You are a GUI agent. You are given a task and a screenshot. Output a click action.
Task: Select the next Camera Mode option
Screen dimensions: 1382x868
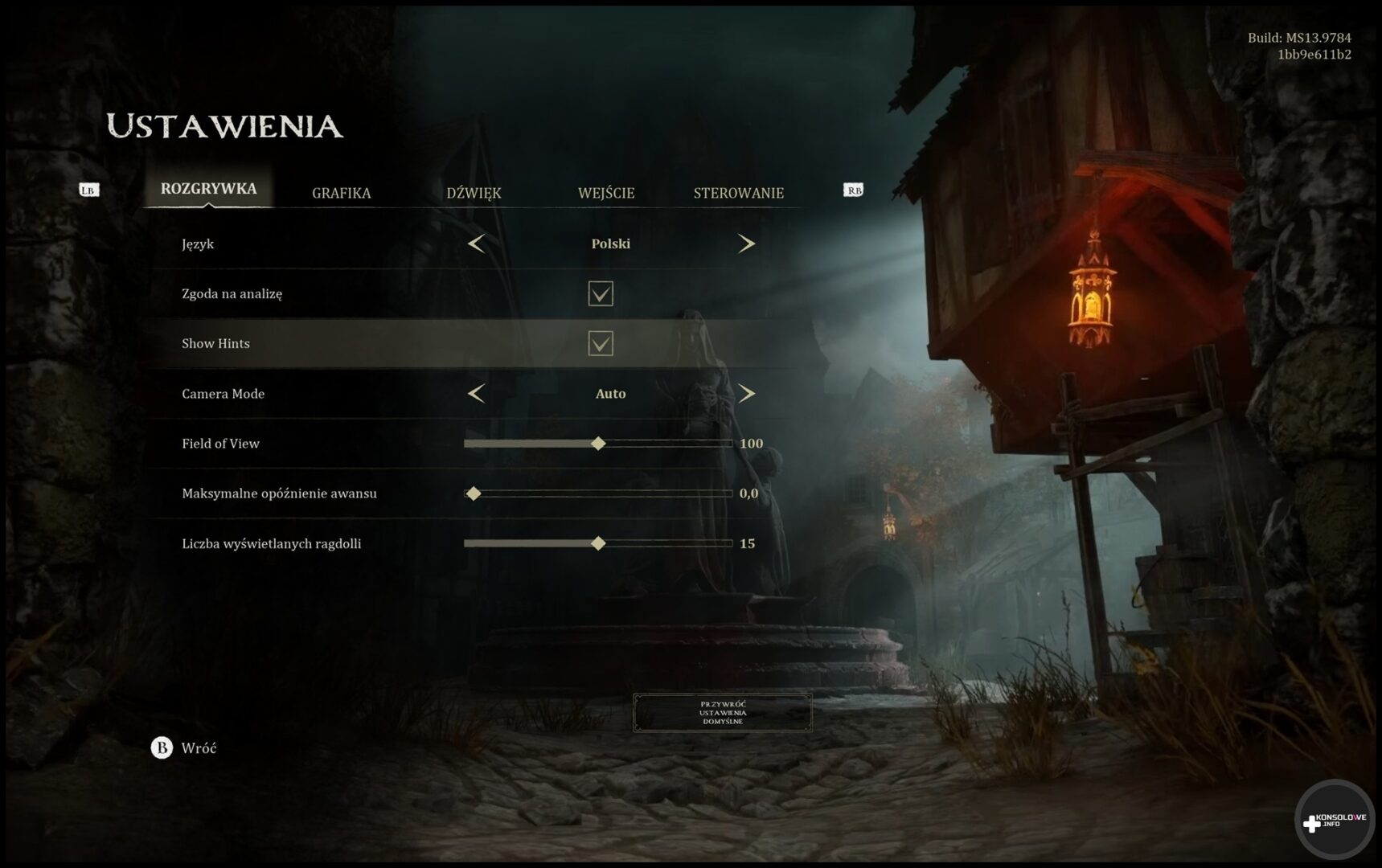point(746,394)
